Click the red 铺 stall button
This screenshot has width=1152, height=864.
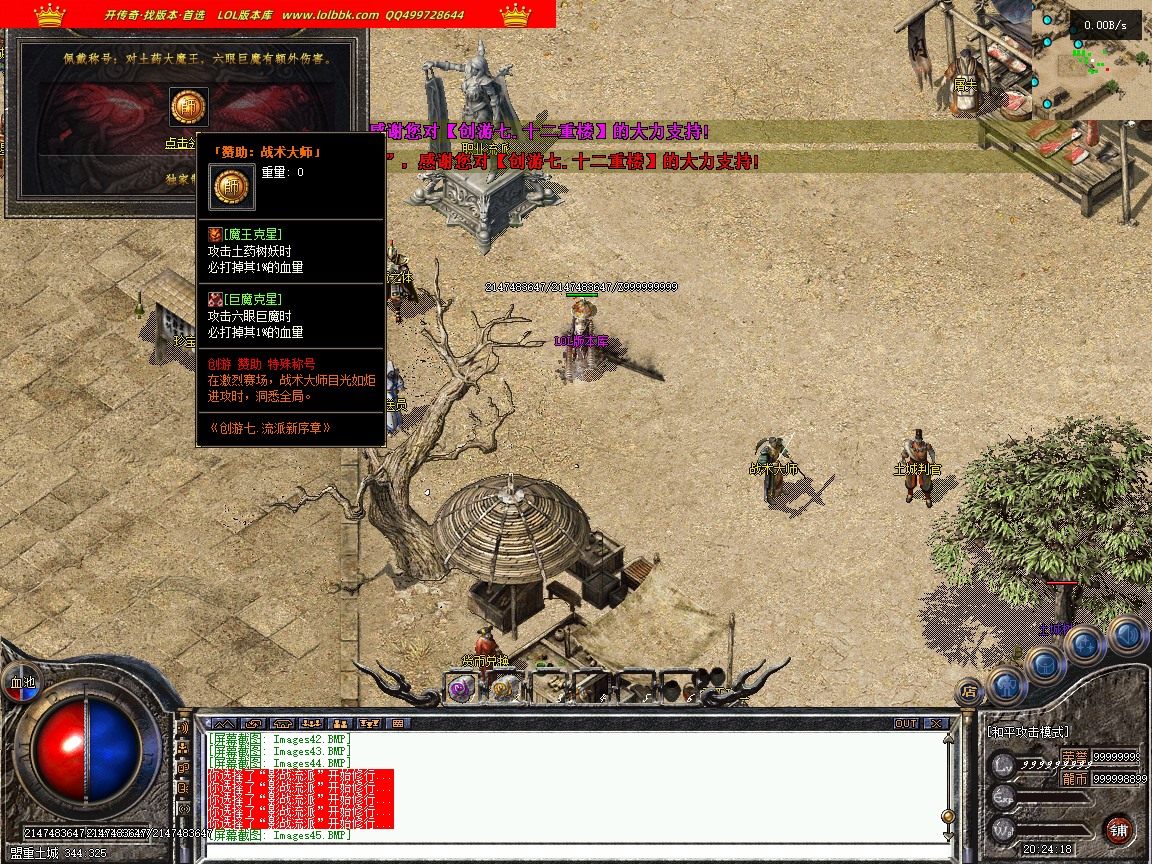coord(1118,829)
